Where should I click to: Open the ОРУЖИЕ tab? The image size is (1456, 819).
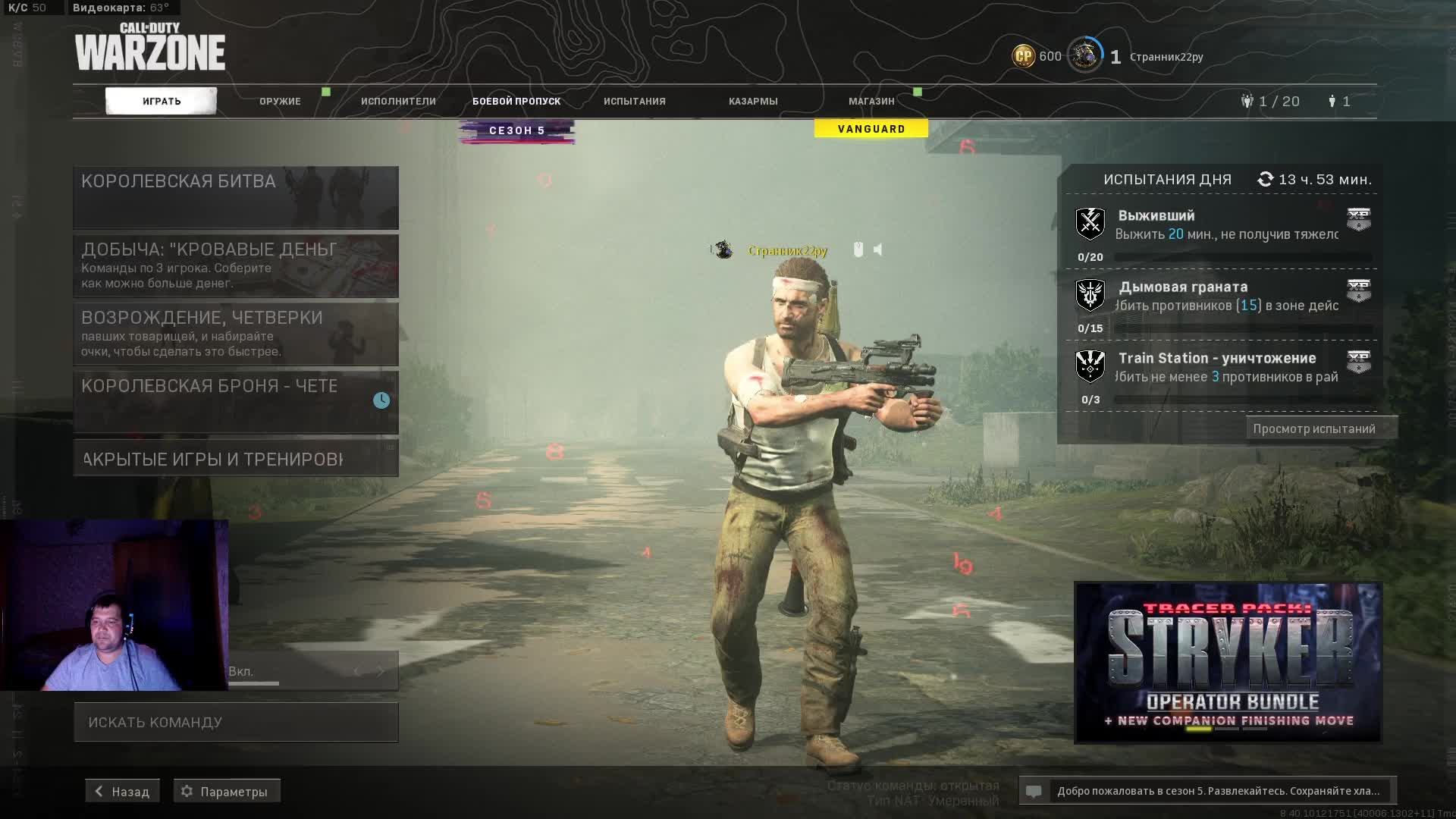pos(280,101)
